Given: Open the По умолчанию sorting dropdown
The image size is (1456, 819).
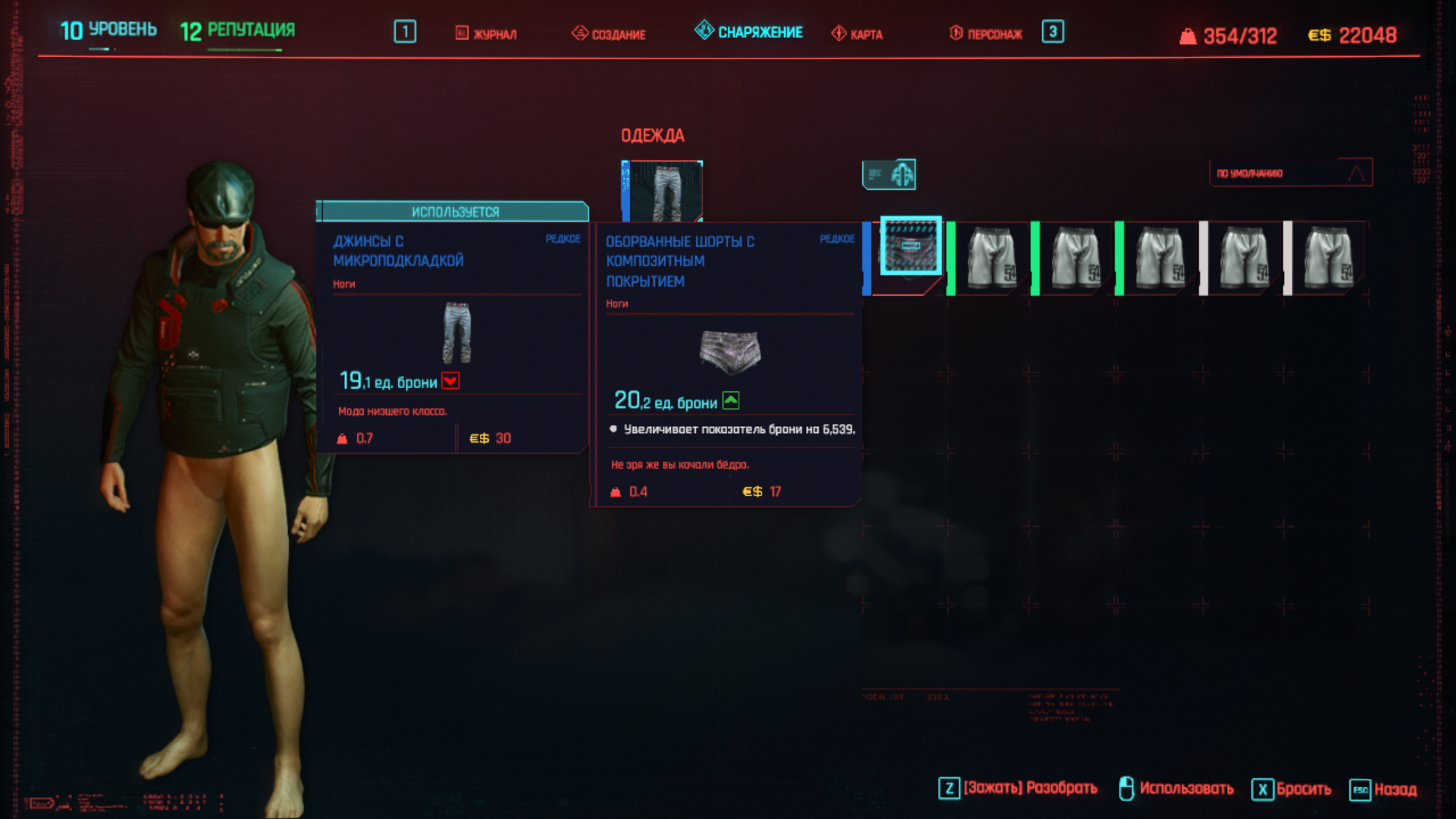Looking at the screenshot, I should pos(1290,173).
